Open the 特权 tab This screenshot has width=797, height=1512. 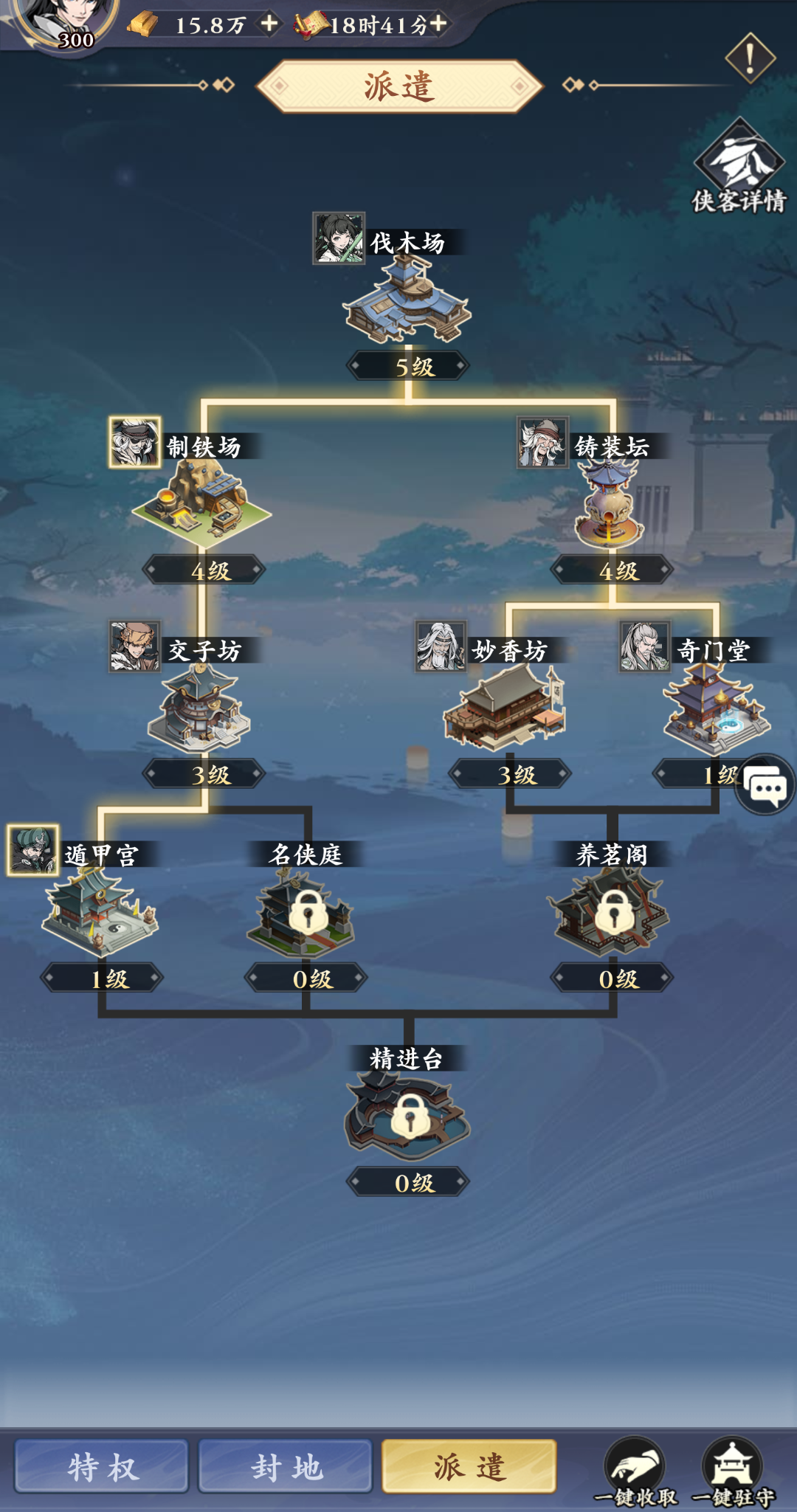point(102,1466)
